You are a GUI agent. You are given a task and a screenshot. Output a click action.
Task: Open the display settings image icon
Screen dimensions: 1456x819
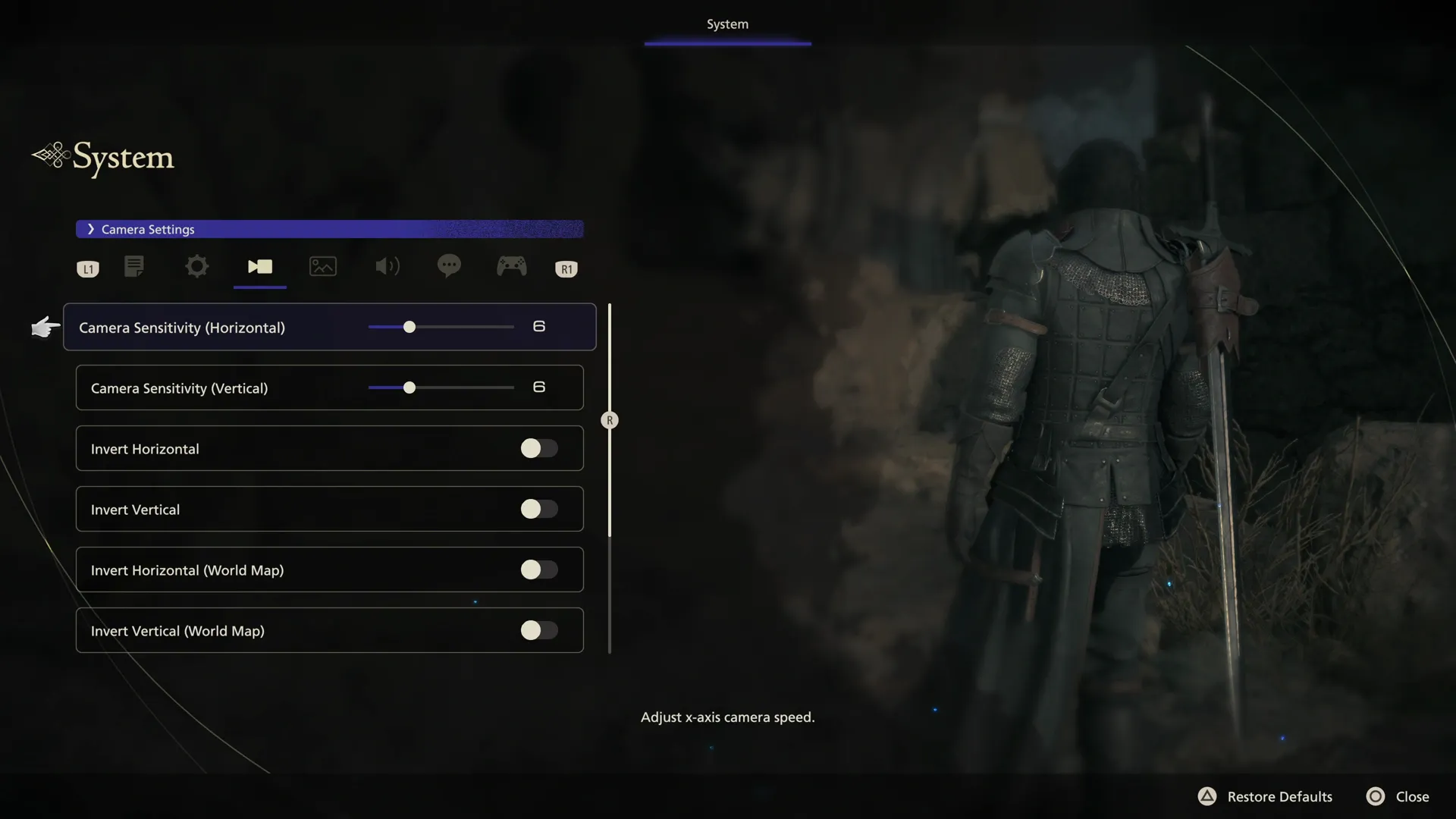point(322,266)
